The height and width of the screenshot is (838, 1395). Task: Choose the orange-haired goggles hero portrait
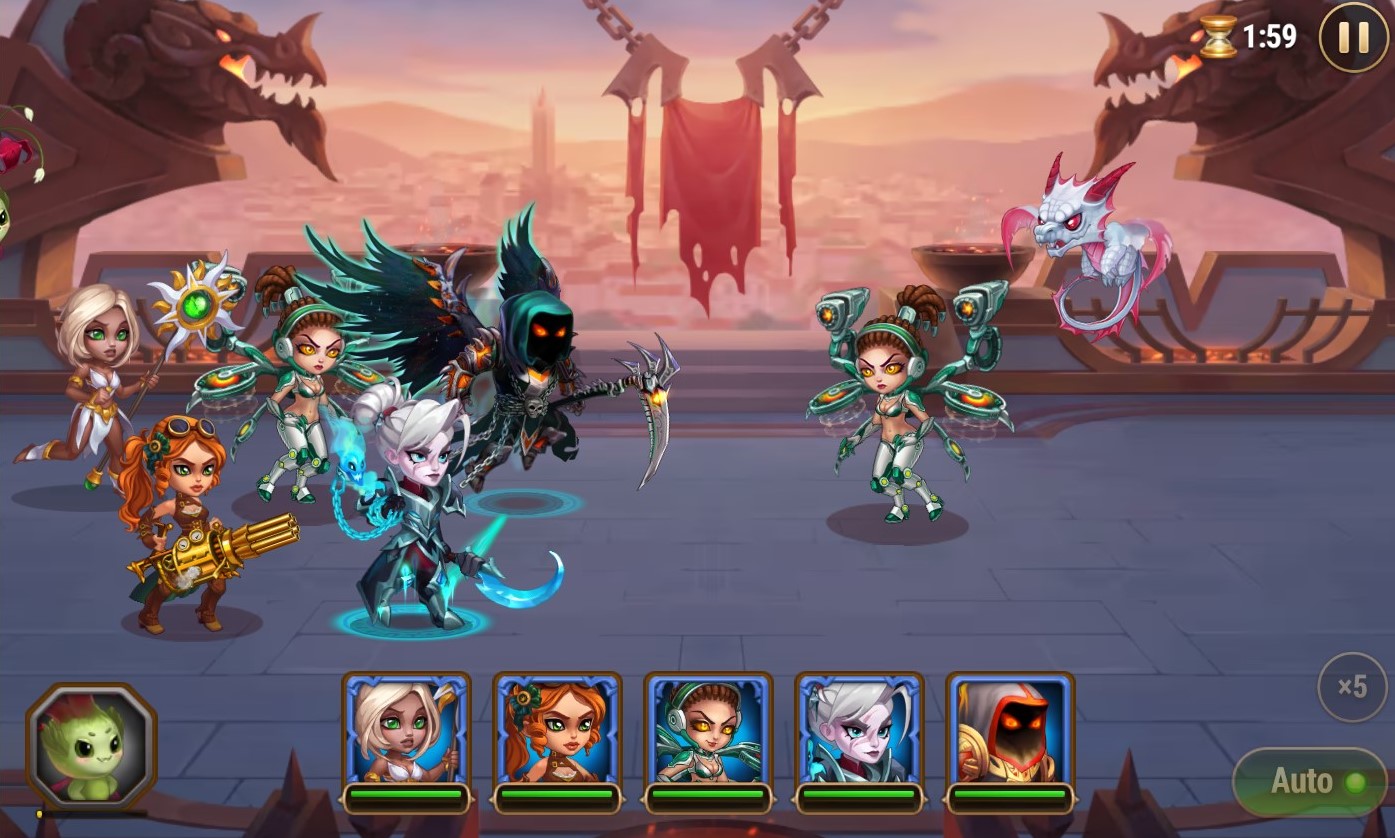click(x=557, y=731)
